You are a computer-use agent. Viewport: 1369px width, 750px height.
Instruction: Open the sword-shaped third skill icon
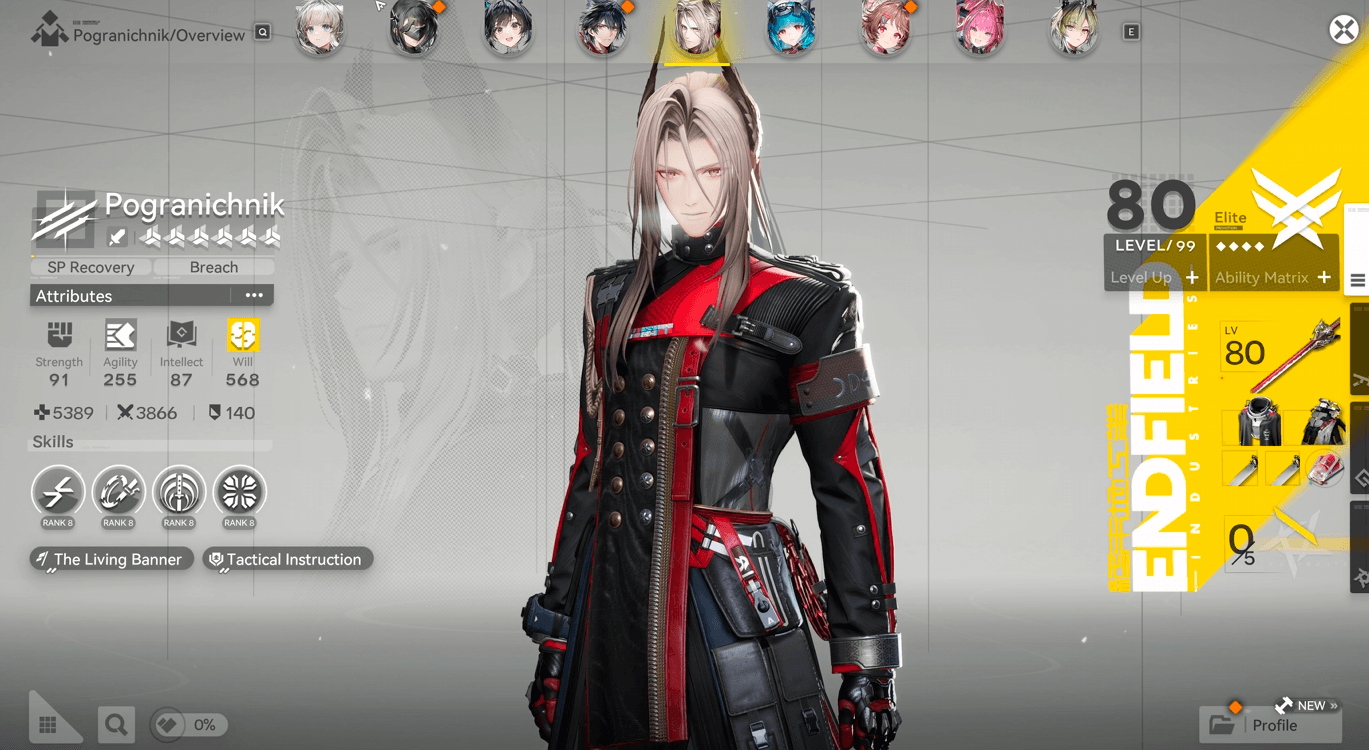click(x=179, y=491)
